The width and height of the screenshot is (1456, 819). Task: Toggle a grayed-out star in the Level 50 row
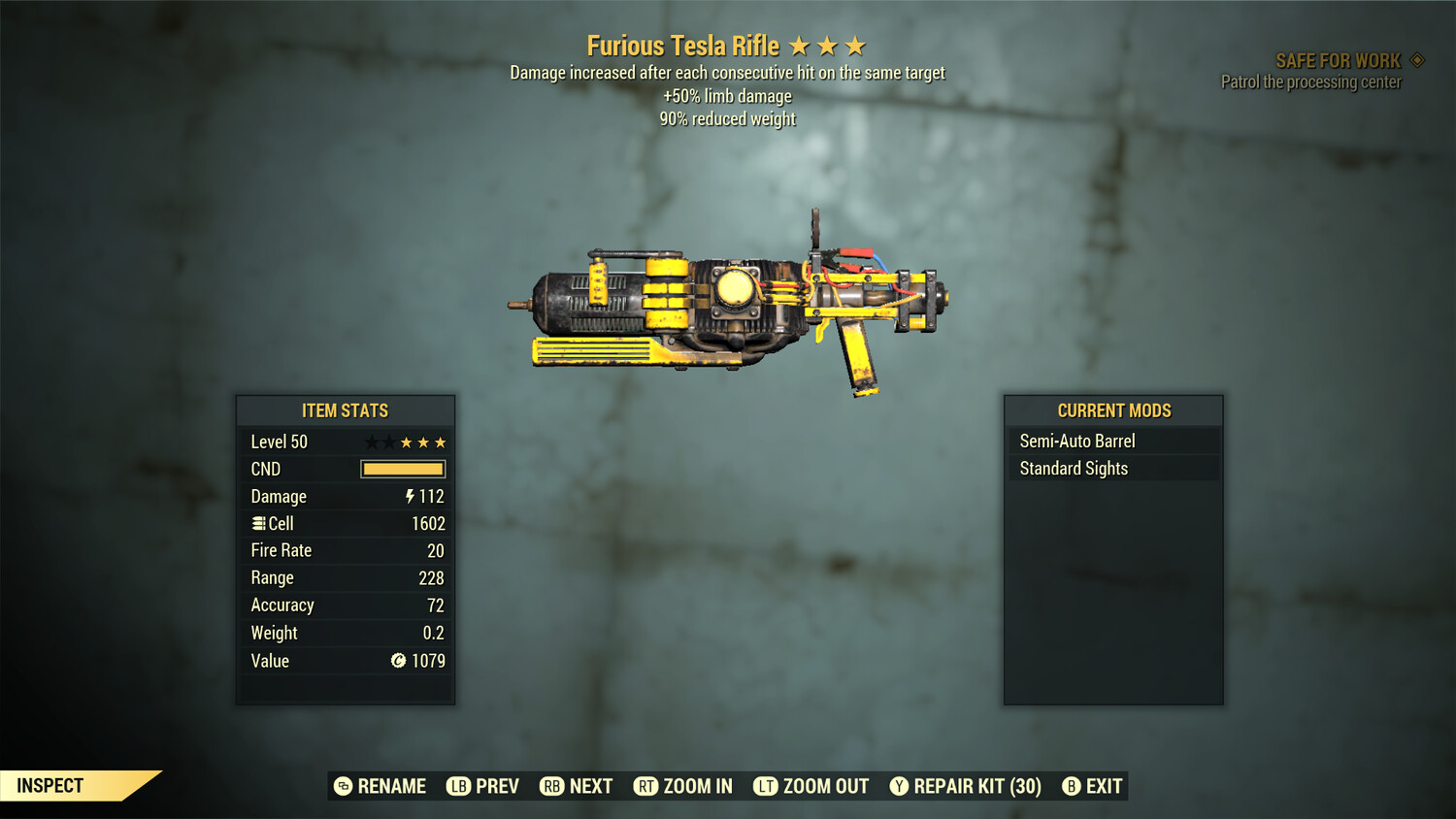[x=371, y=442]
